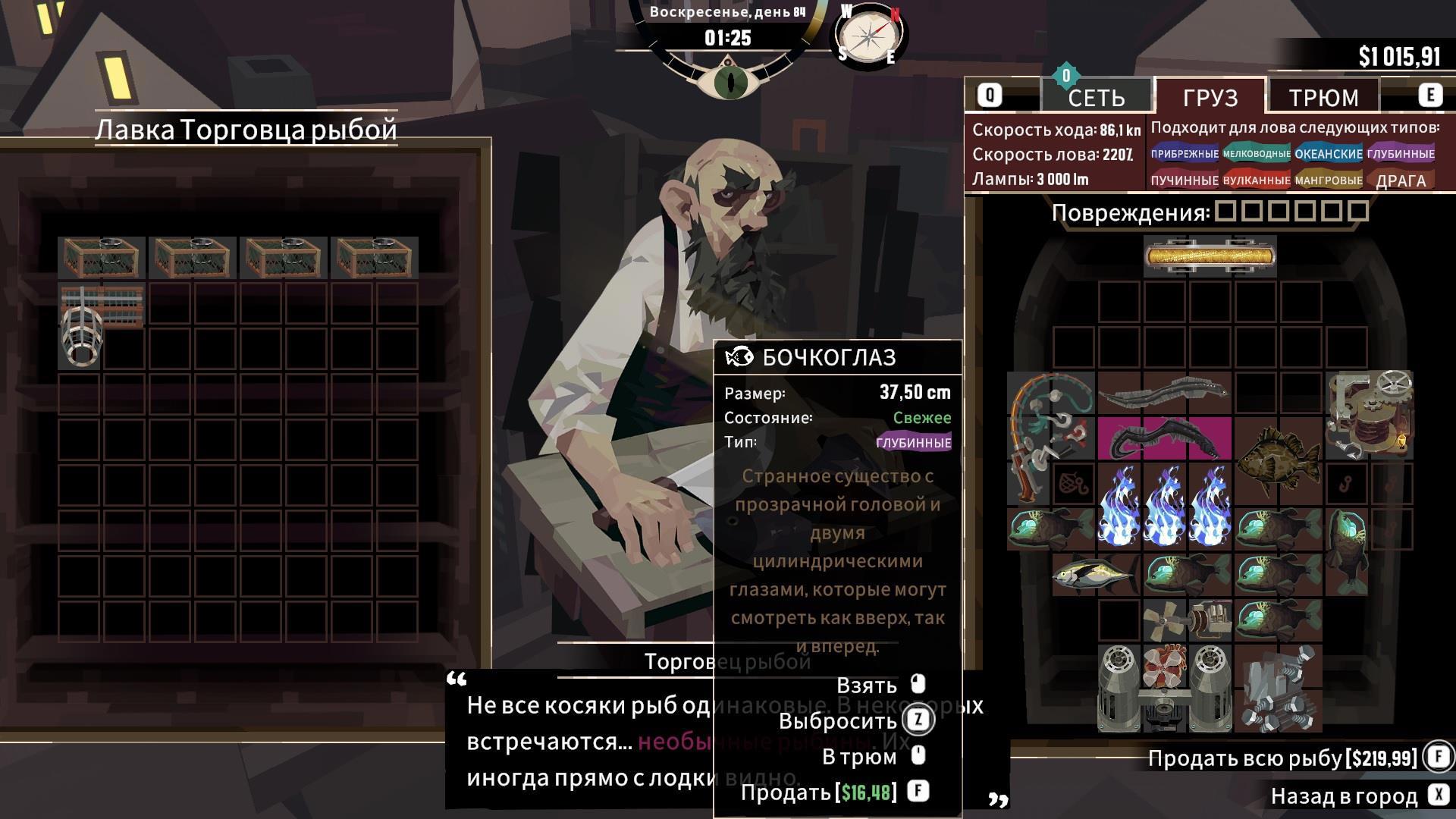Viewport: 1456px width, 819px height.
Task: Click the pink-highlighted aberrant eel
Action: point(1163,439)
